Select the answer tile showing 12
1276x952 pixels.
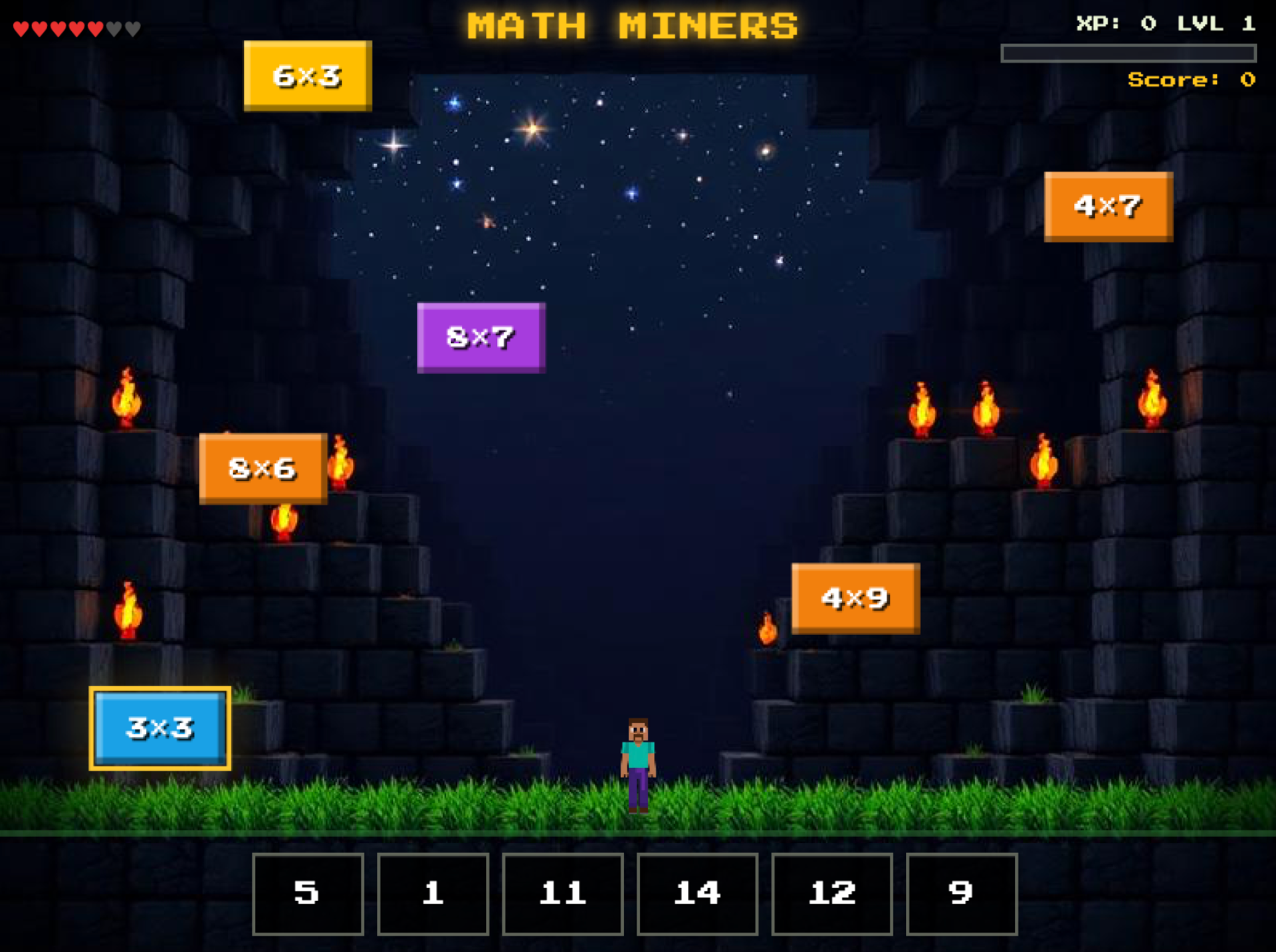pyautogui.click(x=829, y=894)
